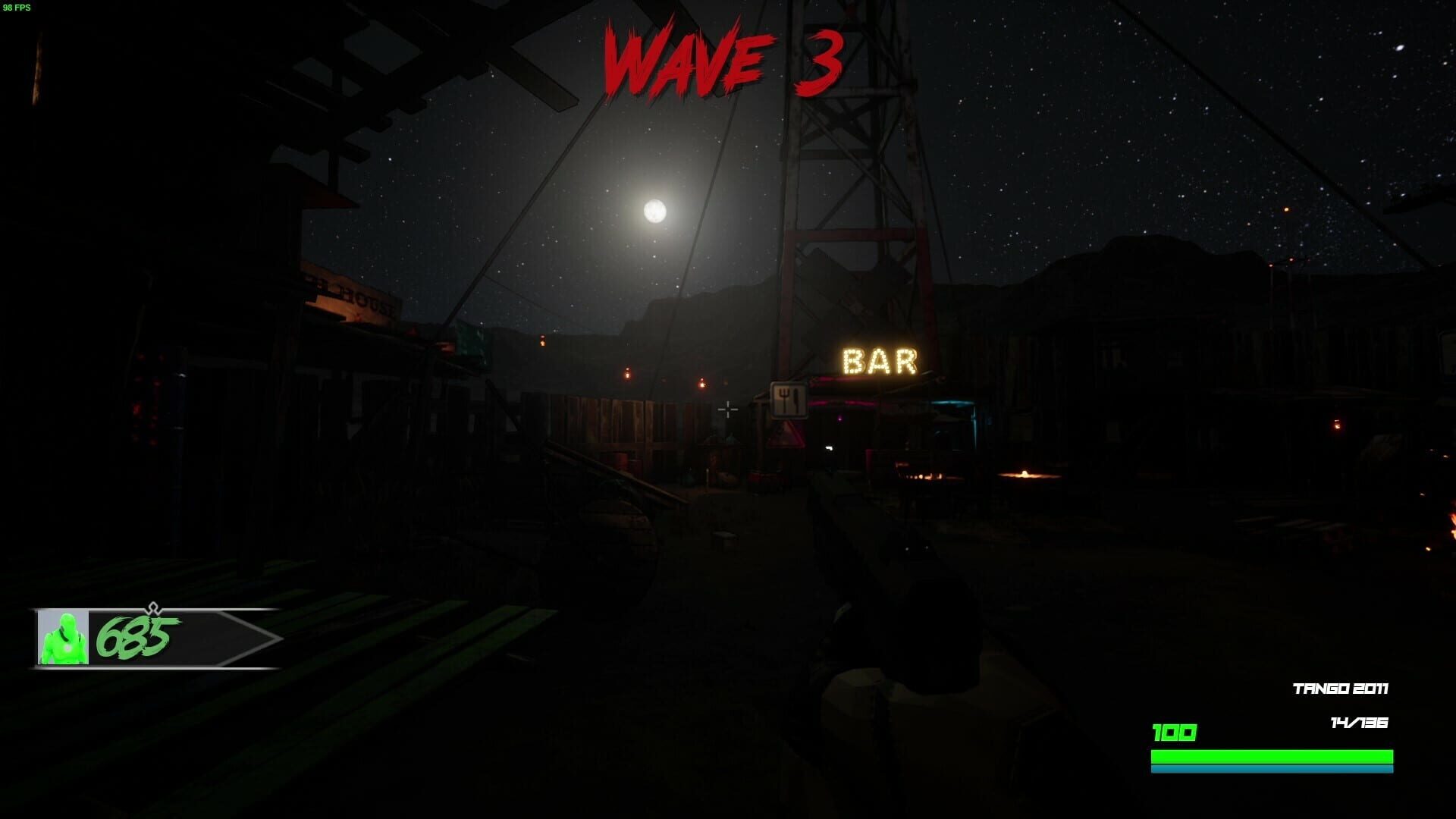1456x819 pixels.
Task: Click the fork-and-knife signpost near the bar
Action: [x=790, y=400]
